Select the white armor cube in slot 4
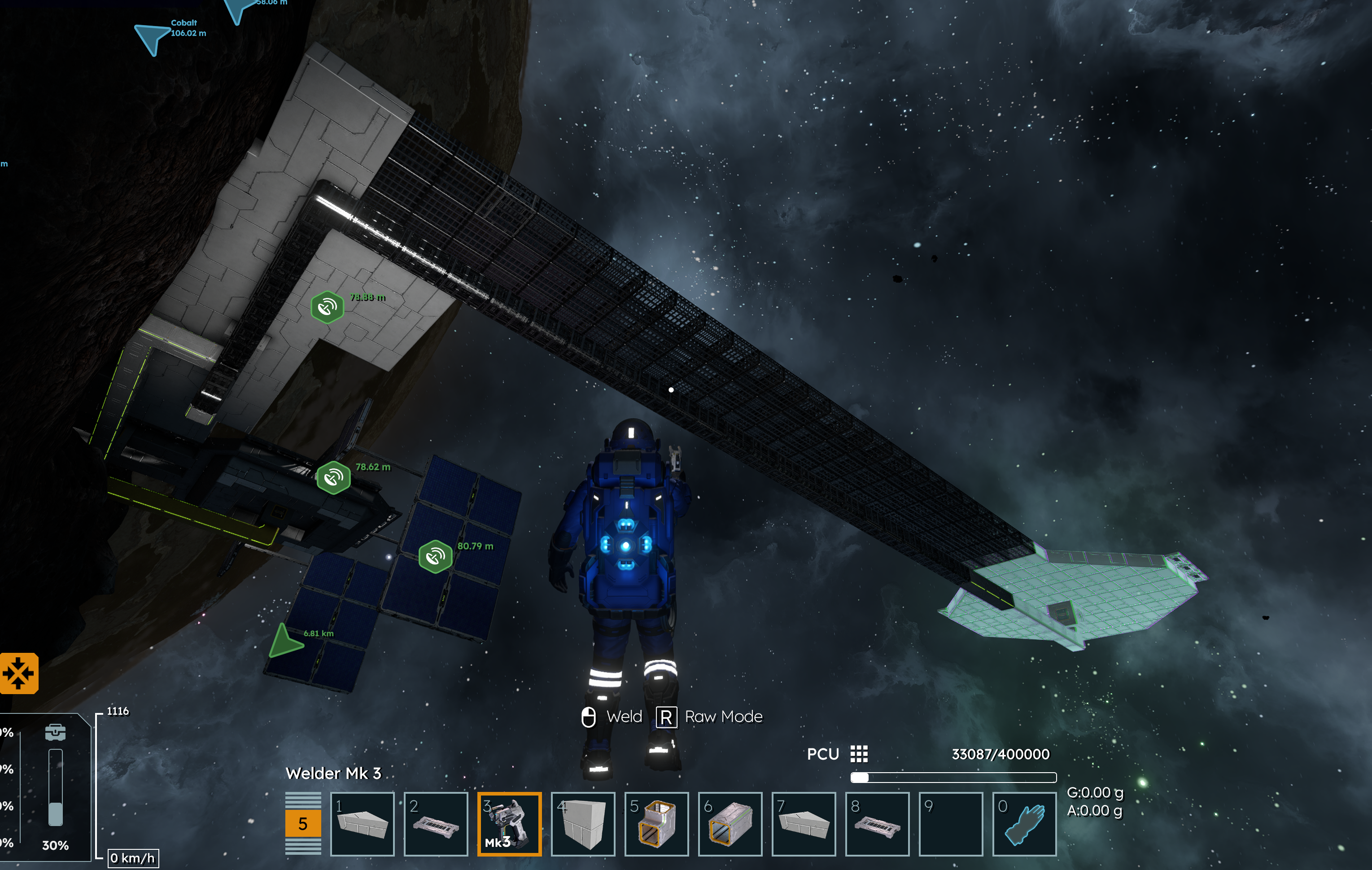Image resolution: width=1372 pixels, height=870 pixels. [582, 823]
